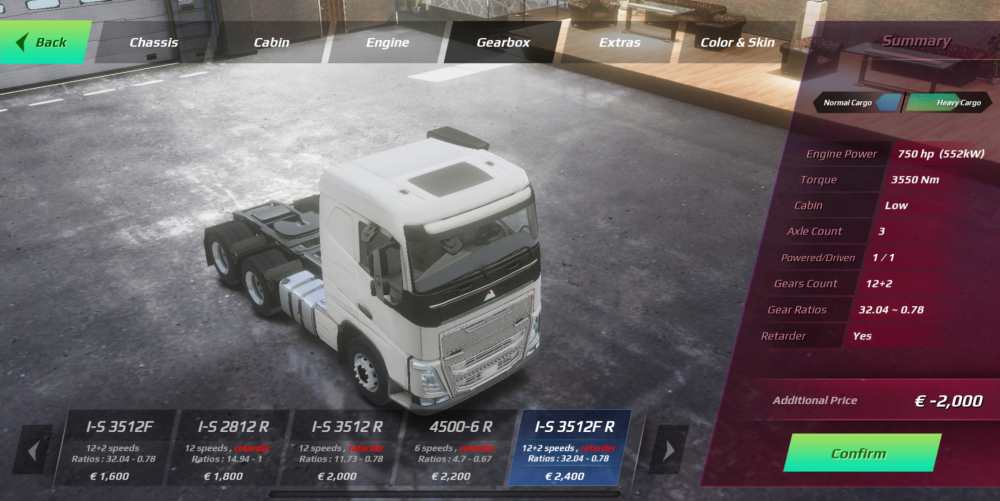Show previous gearboxes with left arrow
This screenshot has height=501, width=1000.
point(34,450)
